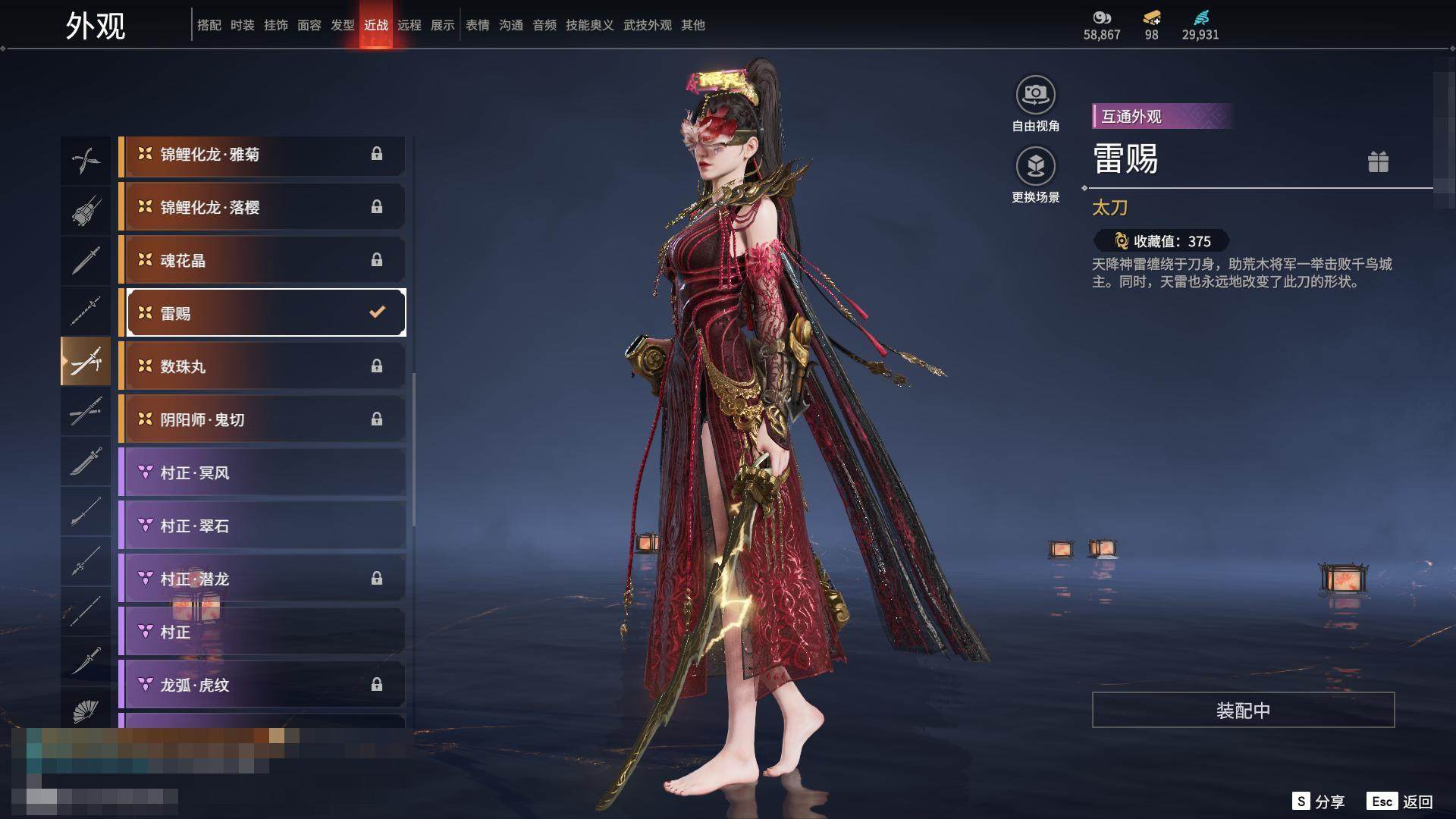Screen dimensions: 1456x819
Task: Change the scene with 更换场景
Action: click(x=1035, y=167)
